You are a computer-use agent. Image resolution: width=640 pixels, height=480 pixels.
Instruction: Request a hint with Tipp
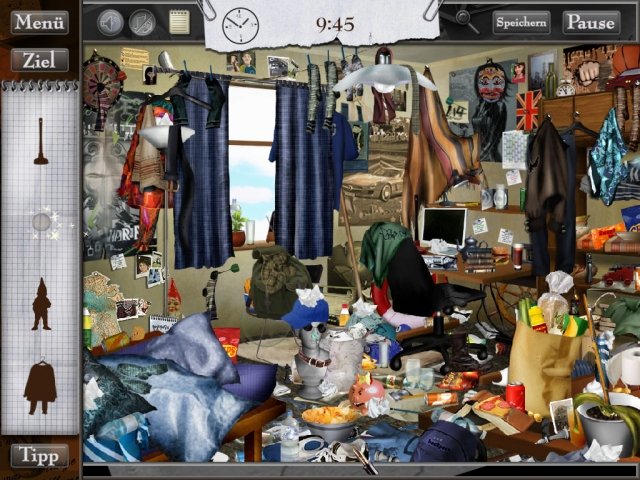pyautogui.click(x=39, y=455)
